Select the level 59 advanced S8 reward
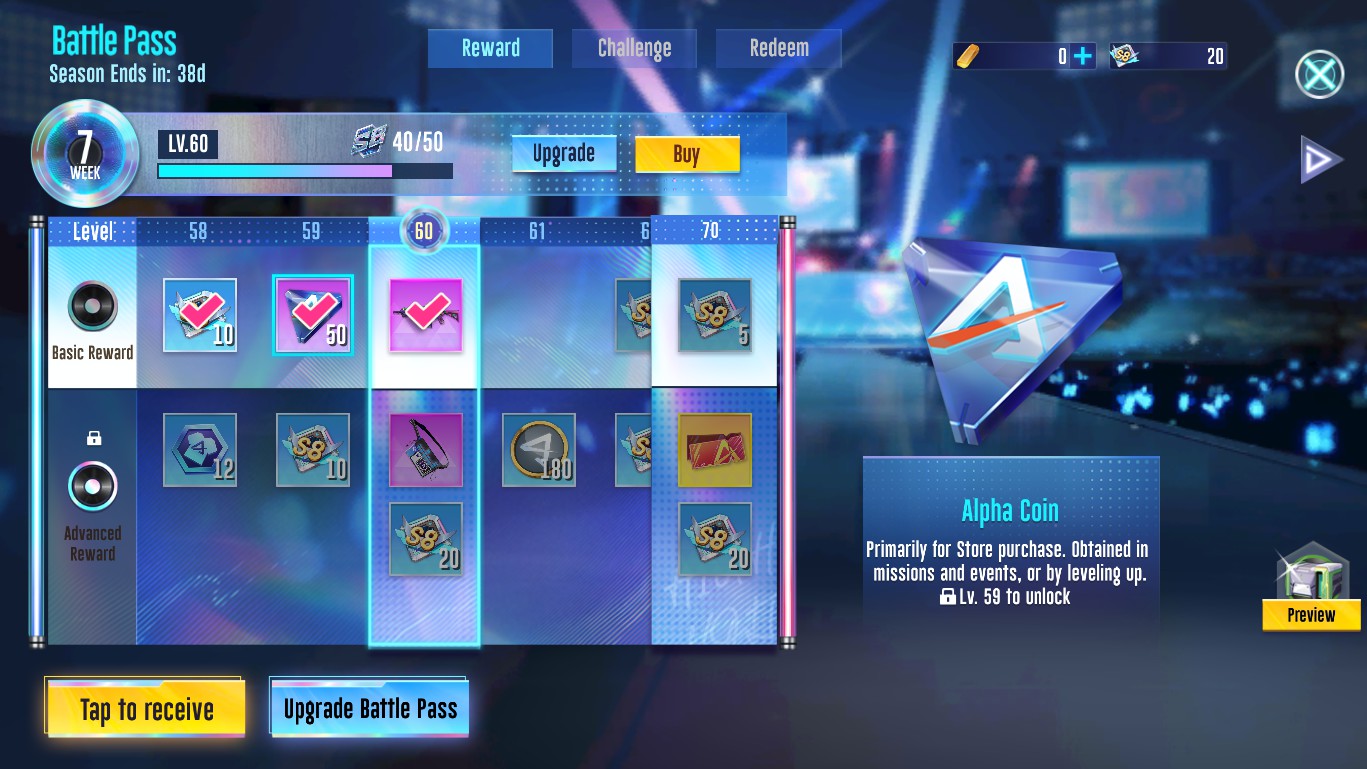Viewport: 1367px width, 769px height. tap(312, 450)
